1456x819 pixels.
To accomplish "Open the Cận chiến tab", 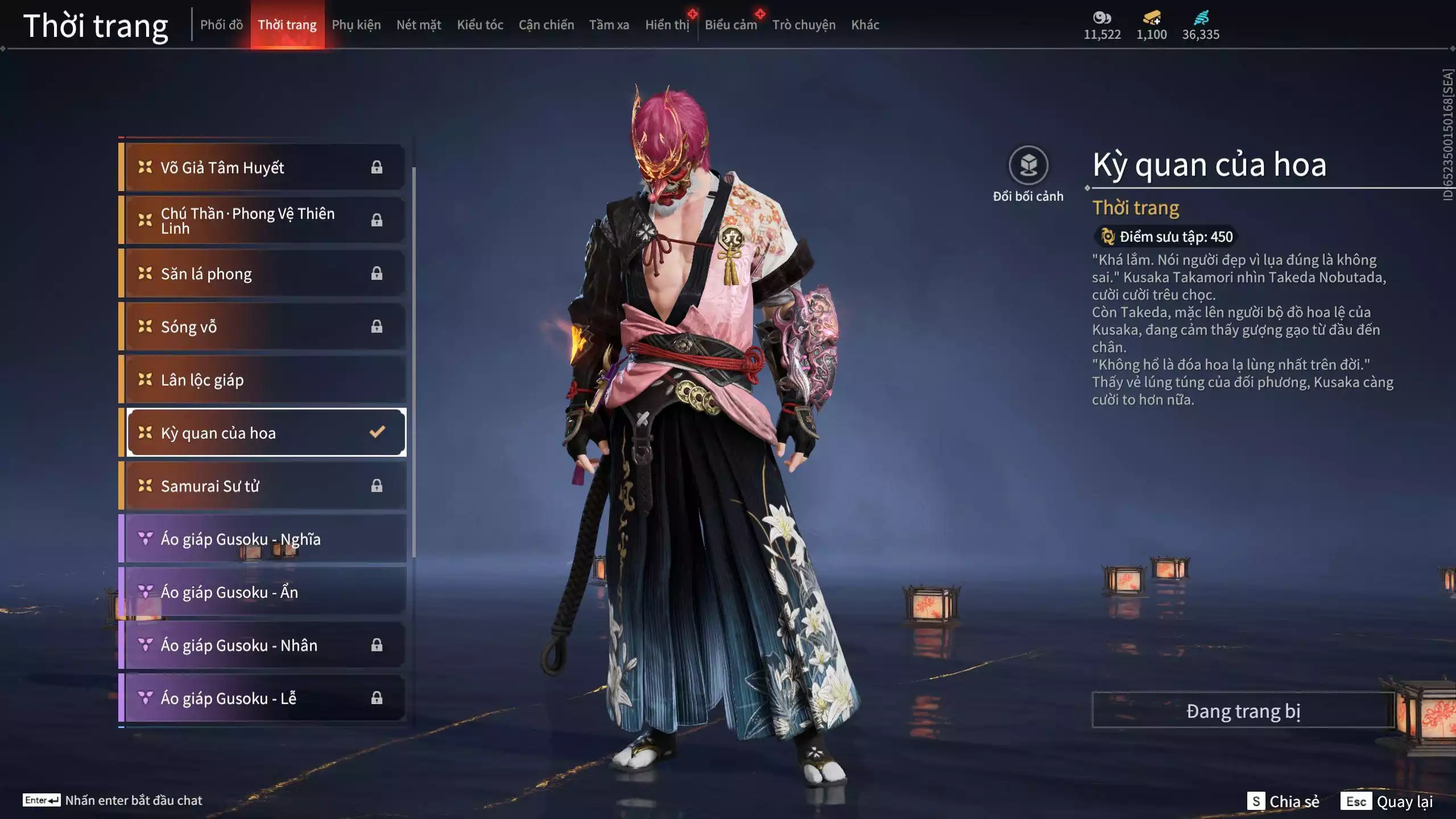I will tap(546, 25).
